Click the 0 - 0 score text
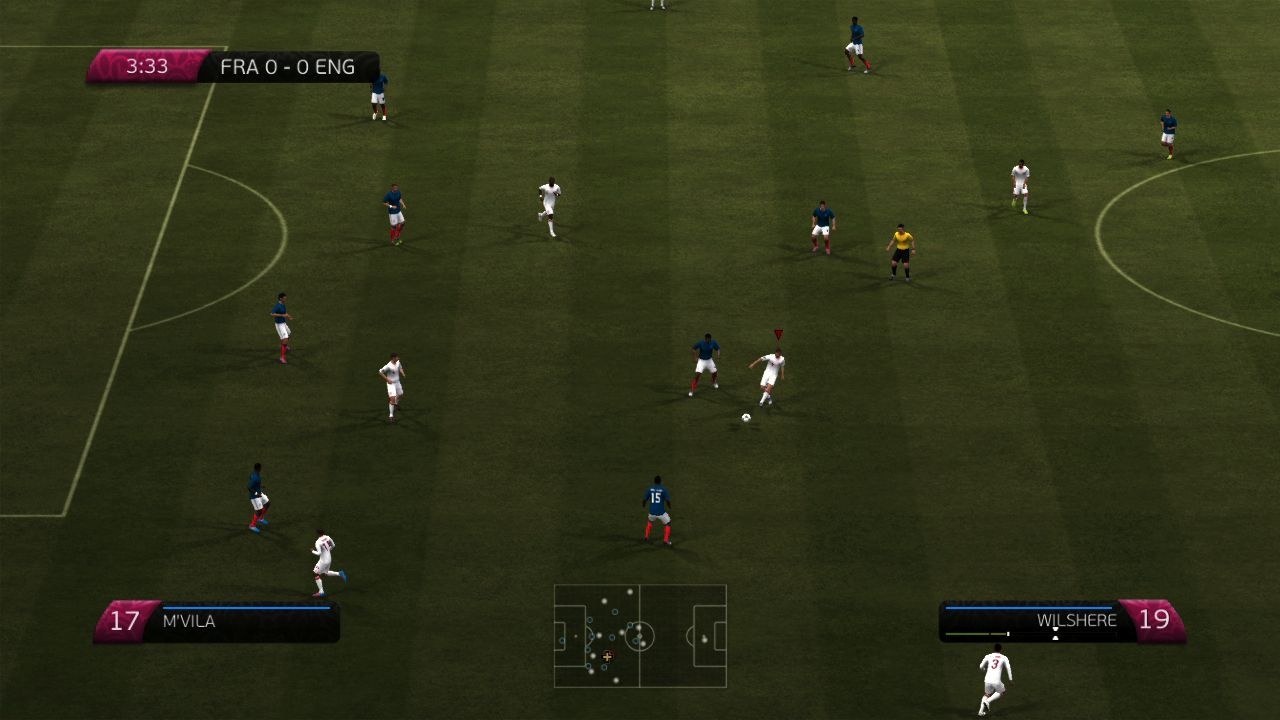 (x=287, y=66)
